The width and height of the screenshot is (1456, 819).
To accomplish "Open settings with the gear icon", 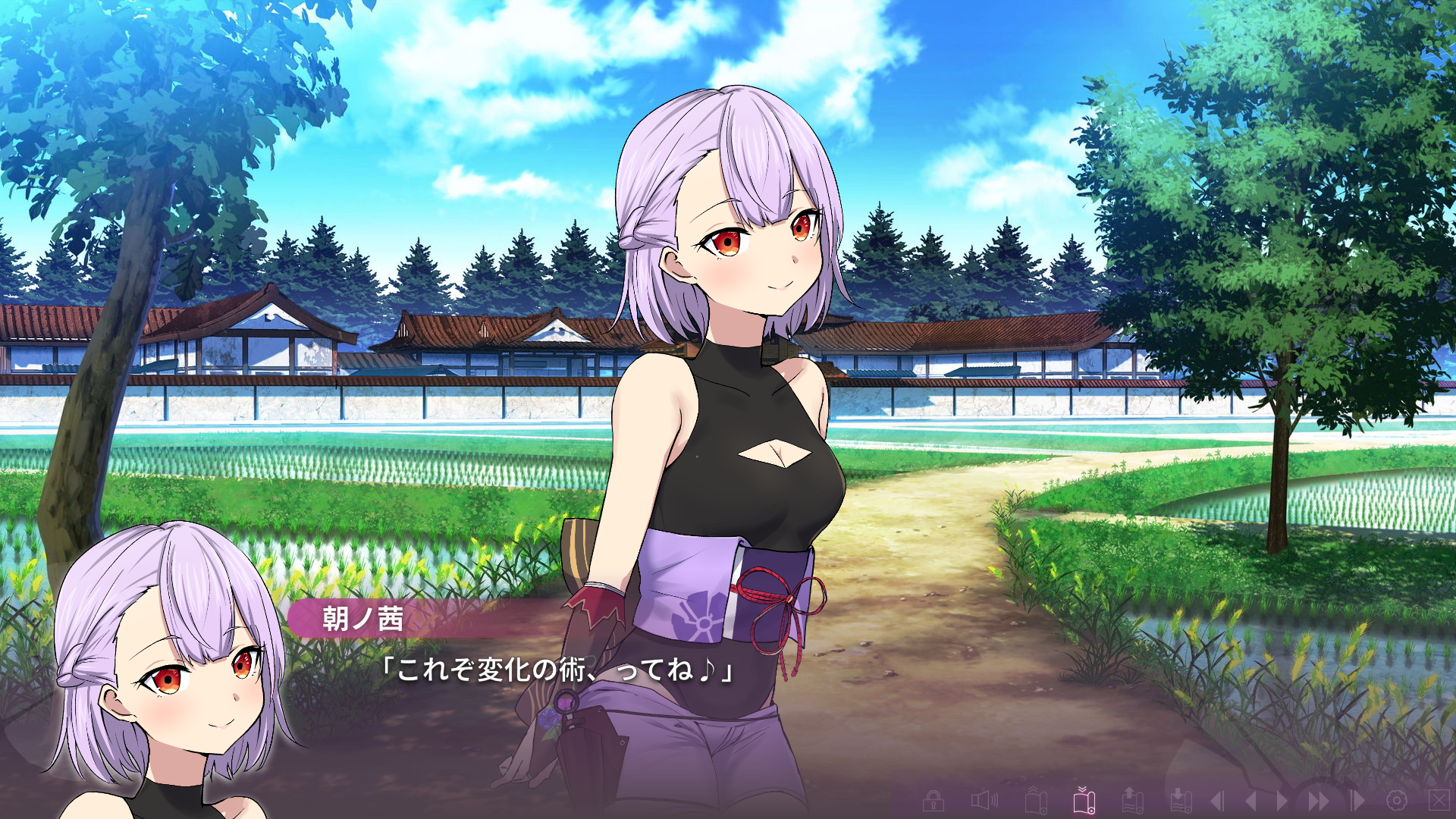I will 1397,801.
